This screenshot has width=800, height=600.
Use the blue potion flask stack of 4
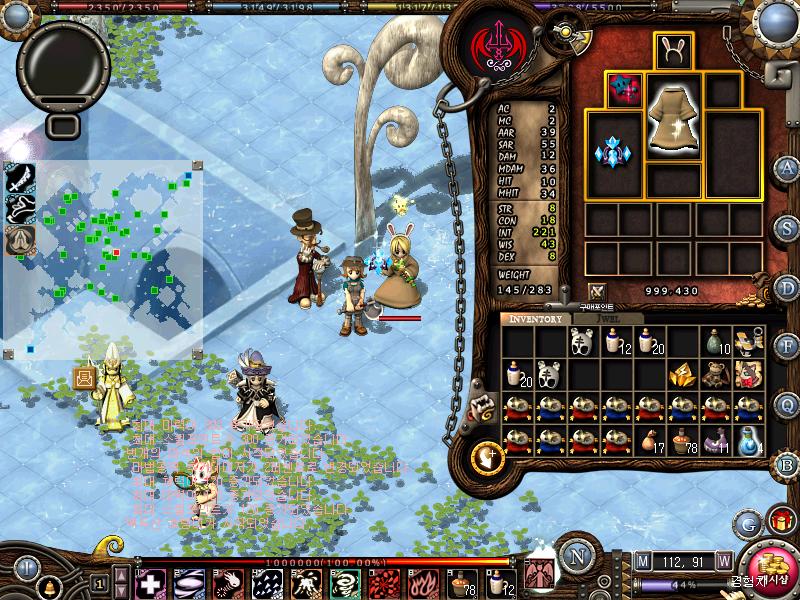748,440
